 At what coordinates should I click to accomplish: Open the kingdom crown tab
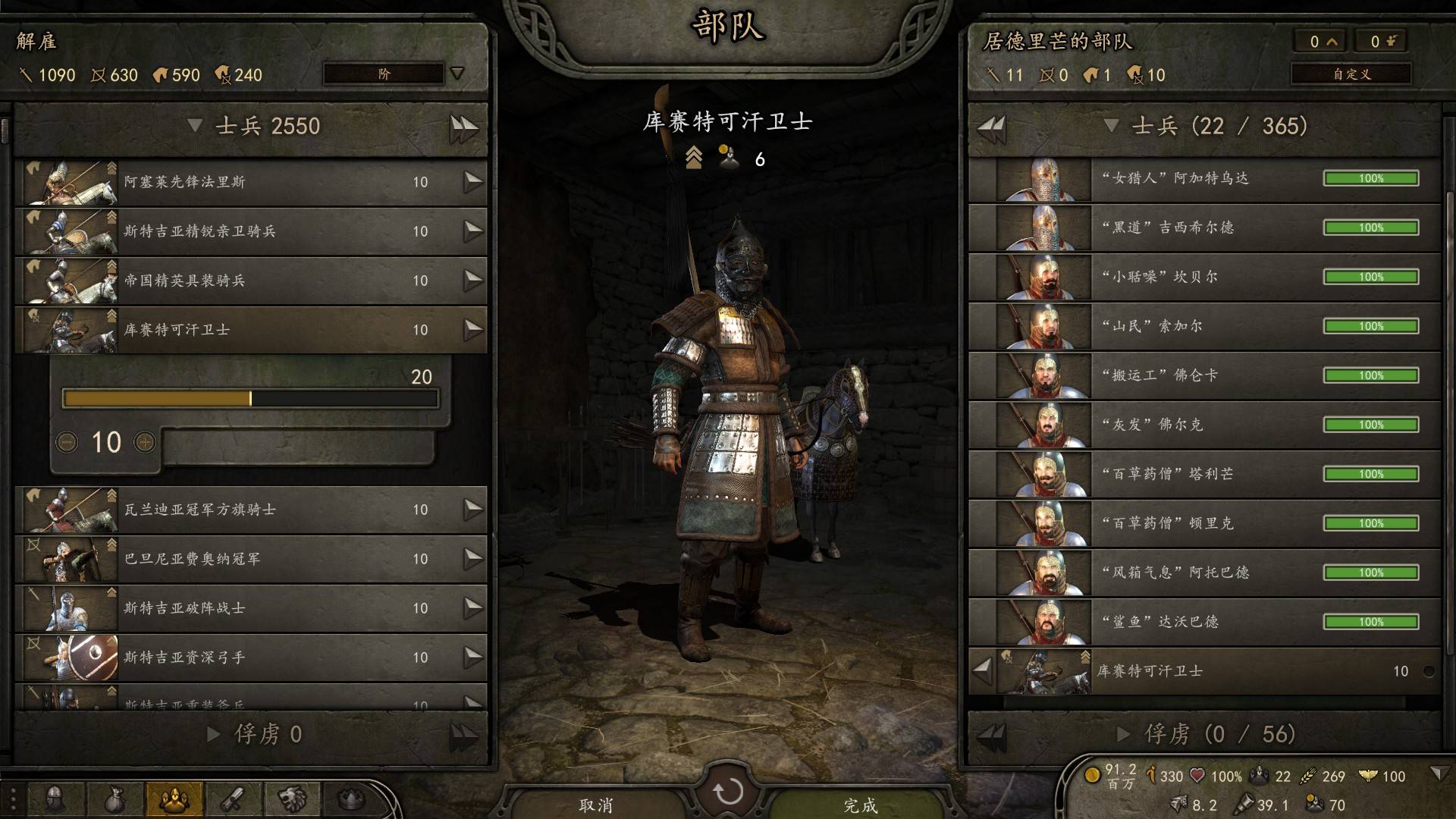tap(350, 799)
